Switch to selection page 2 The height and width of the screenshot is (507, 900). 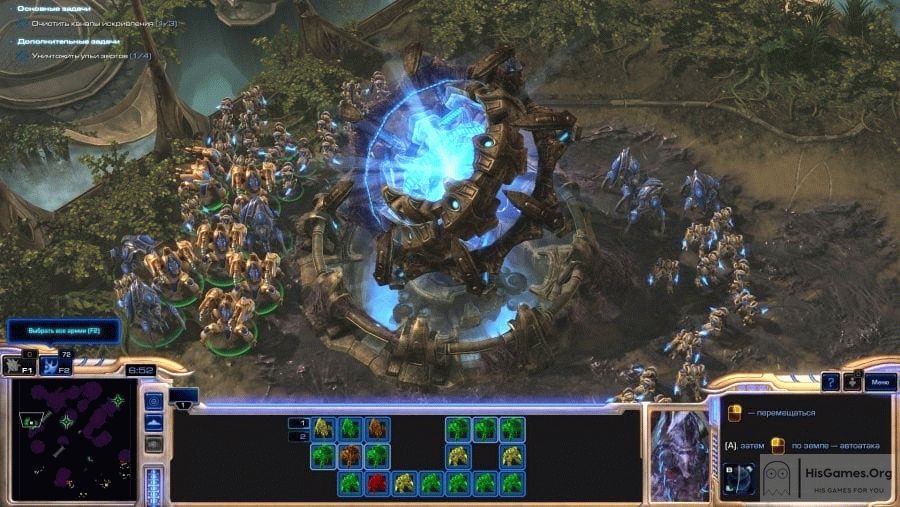coord(297,436)
